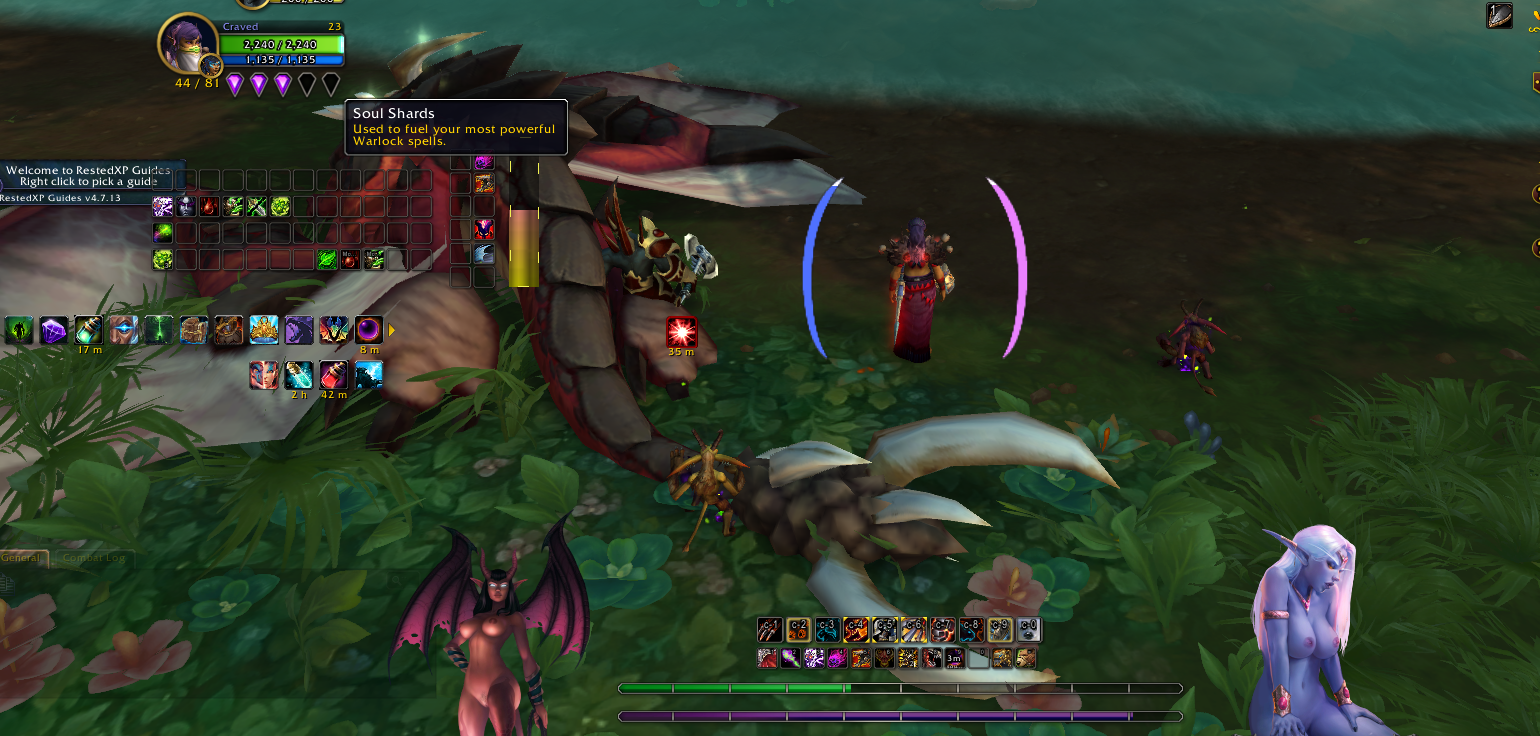Screen dimensions: 1540x736
Task: Switch to the General chat tab
Action: (21, 558)
